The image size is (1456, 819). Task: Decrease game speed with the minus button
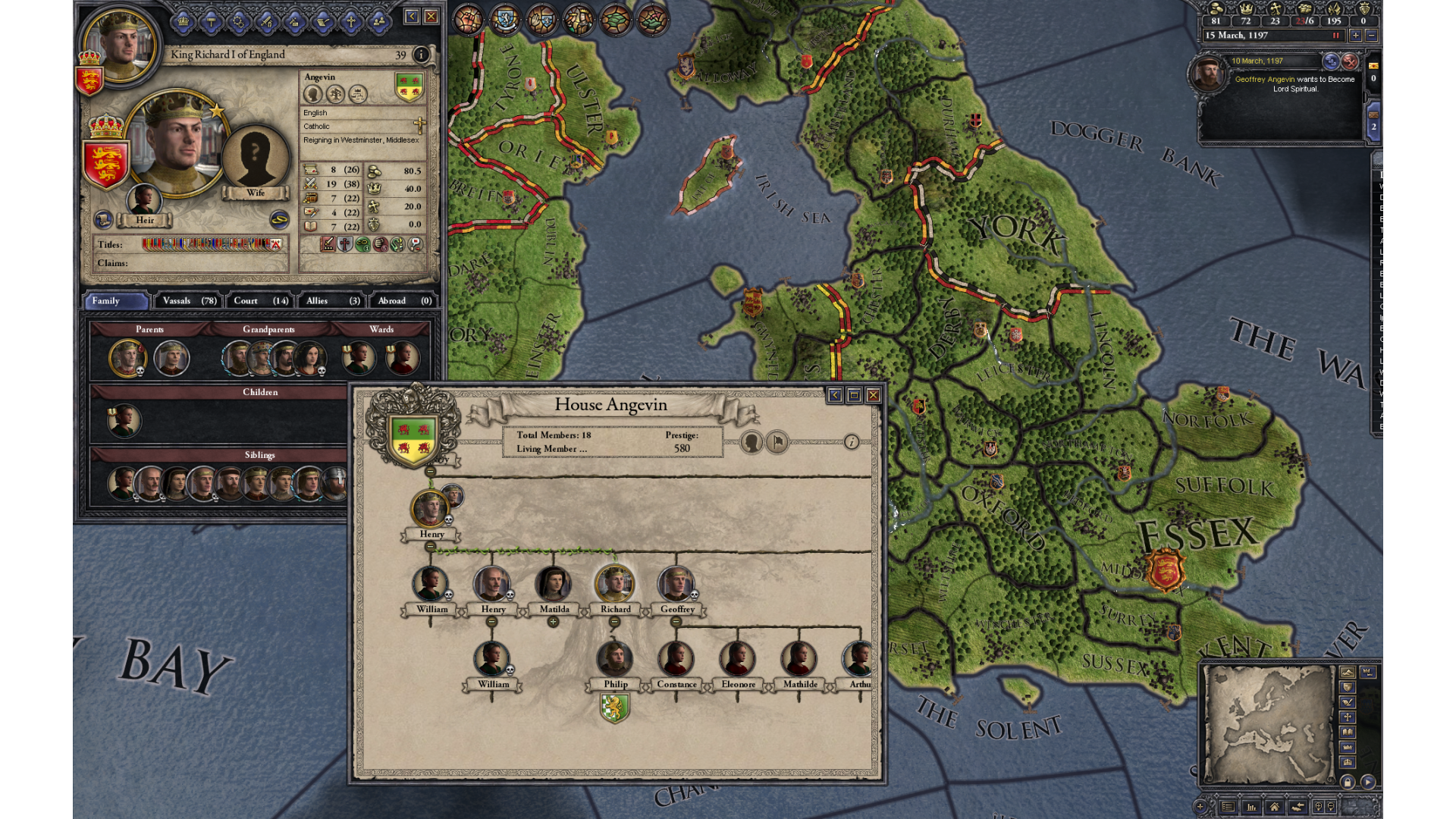(x=1371, y=36)
